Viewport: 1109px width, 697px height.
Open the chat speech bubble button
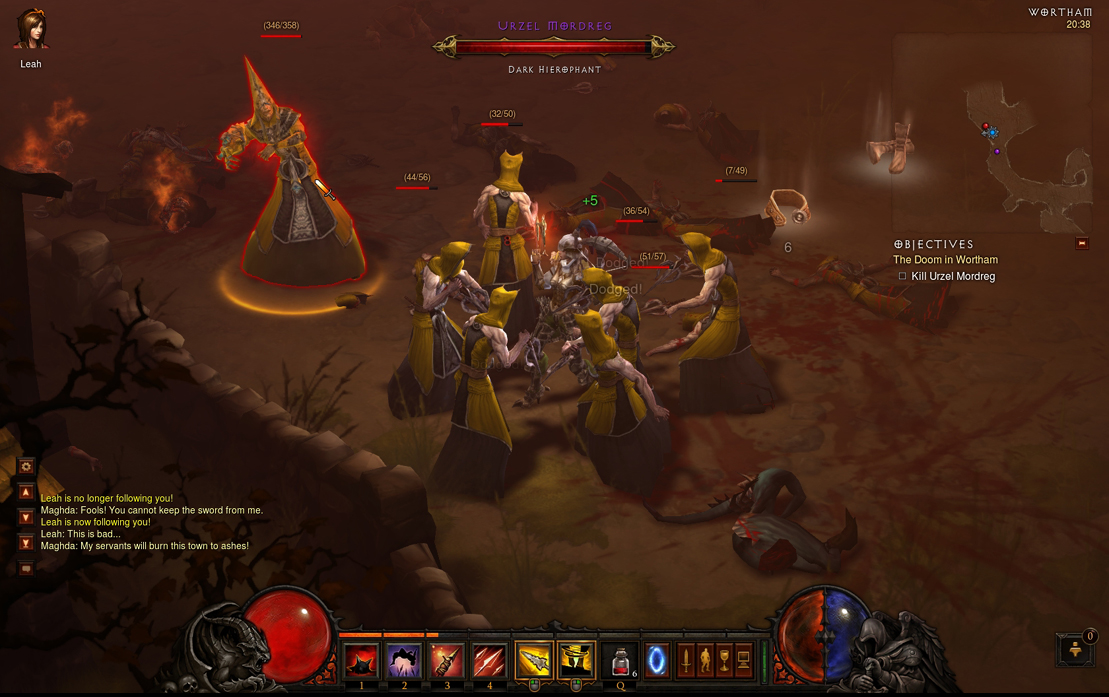(x=26, y=569)
